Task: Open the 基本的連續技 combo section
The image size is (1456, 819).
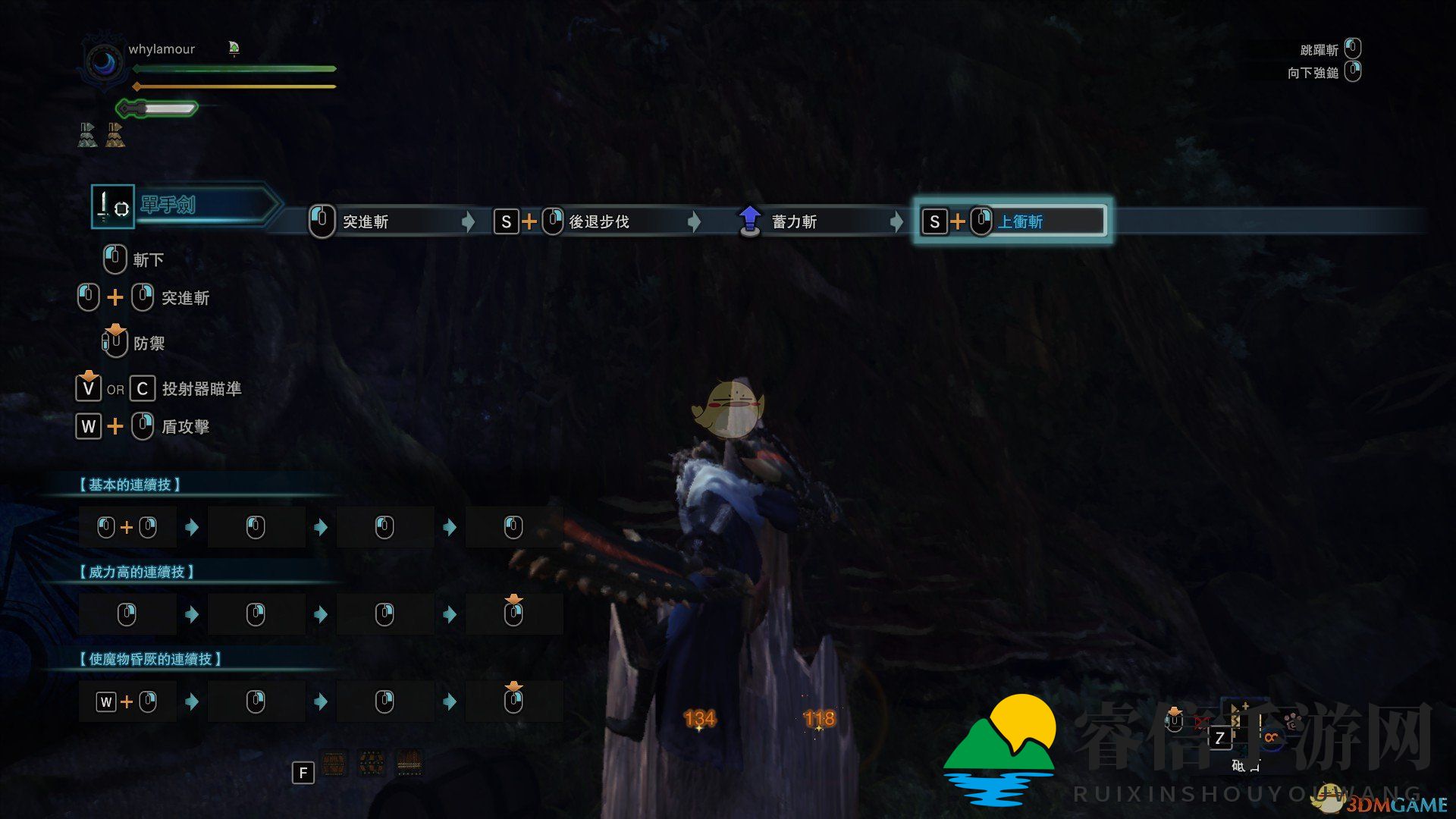Action: [x=130, y=485]
